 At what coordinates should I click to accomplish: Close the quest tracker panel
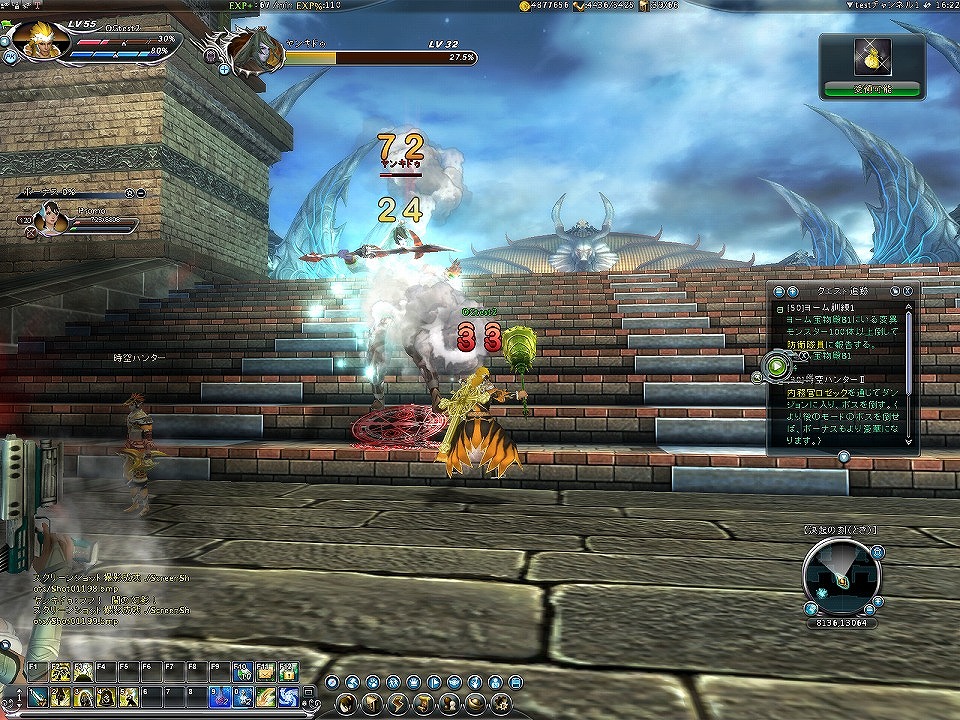tap(906, 290)
